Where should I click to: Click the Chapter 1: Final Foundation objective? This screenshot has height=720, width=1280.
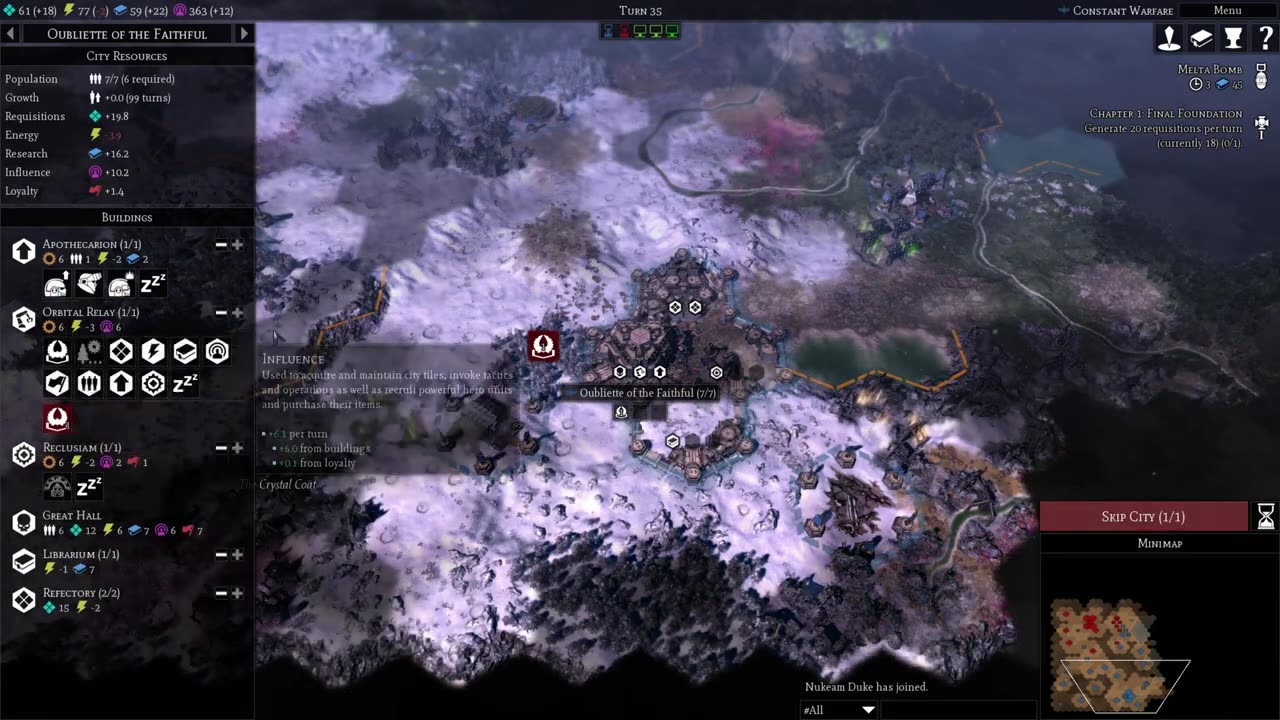[x=1165, y=126]
